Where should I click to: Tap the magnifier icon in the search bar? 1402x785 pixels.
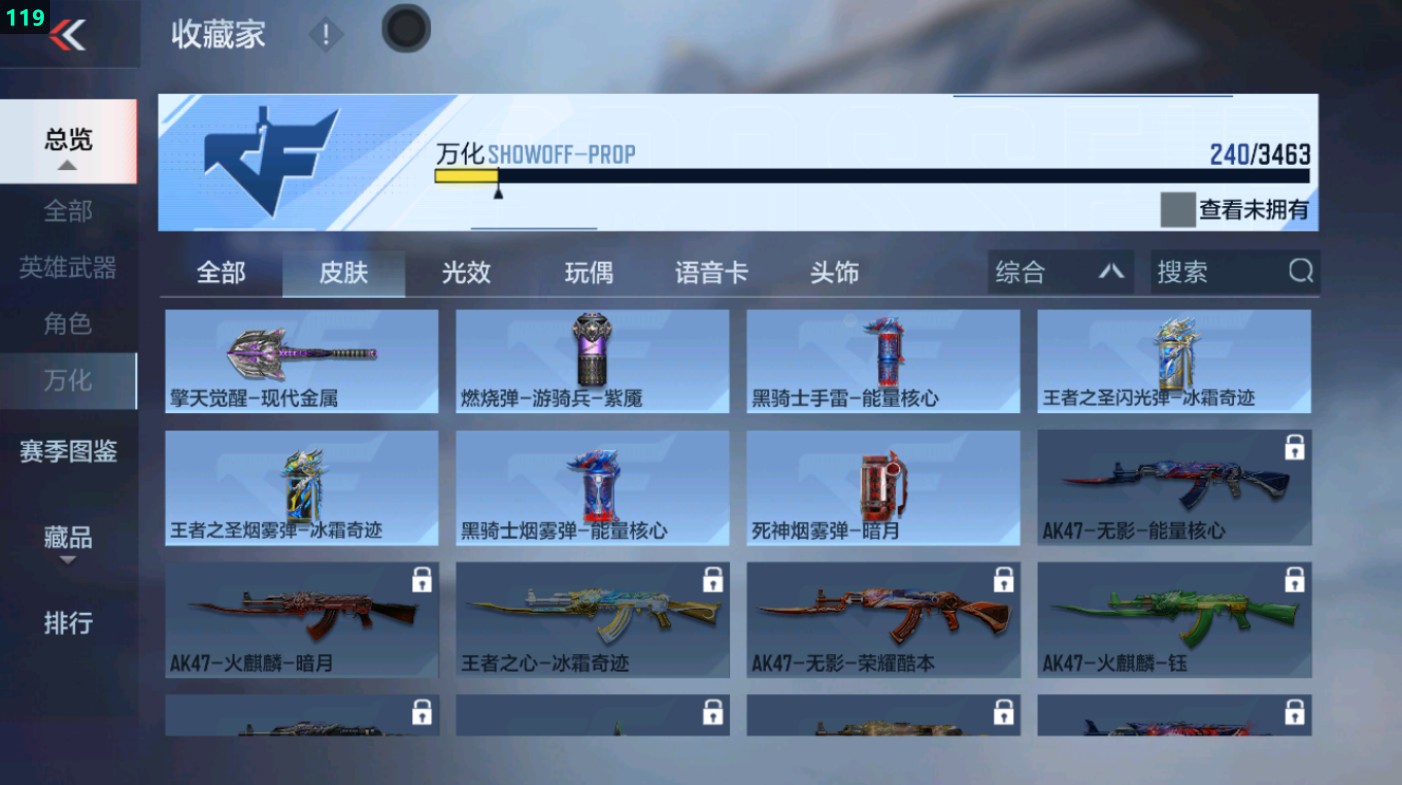click(x=1298, y=271)
